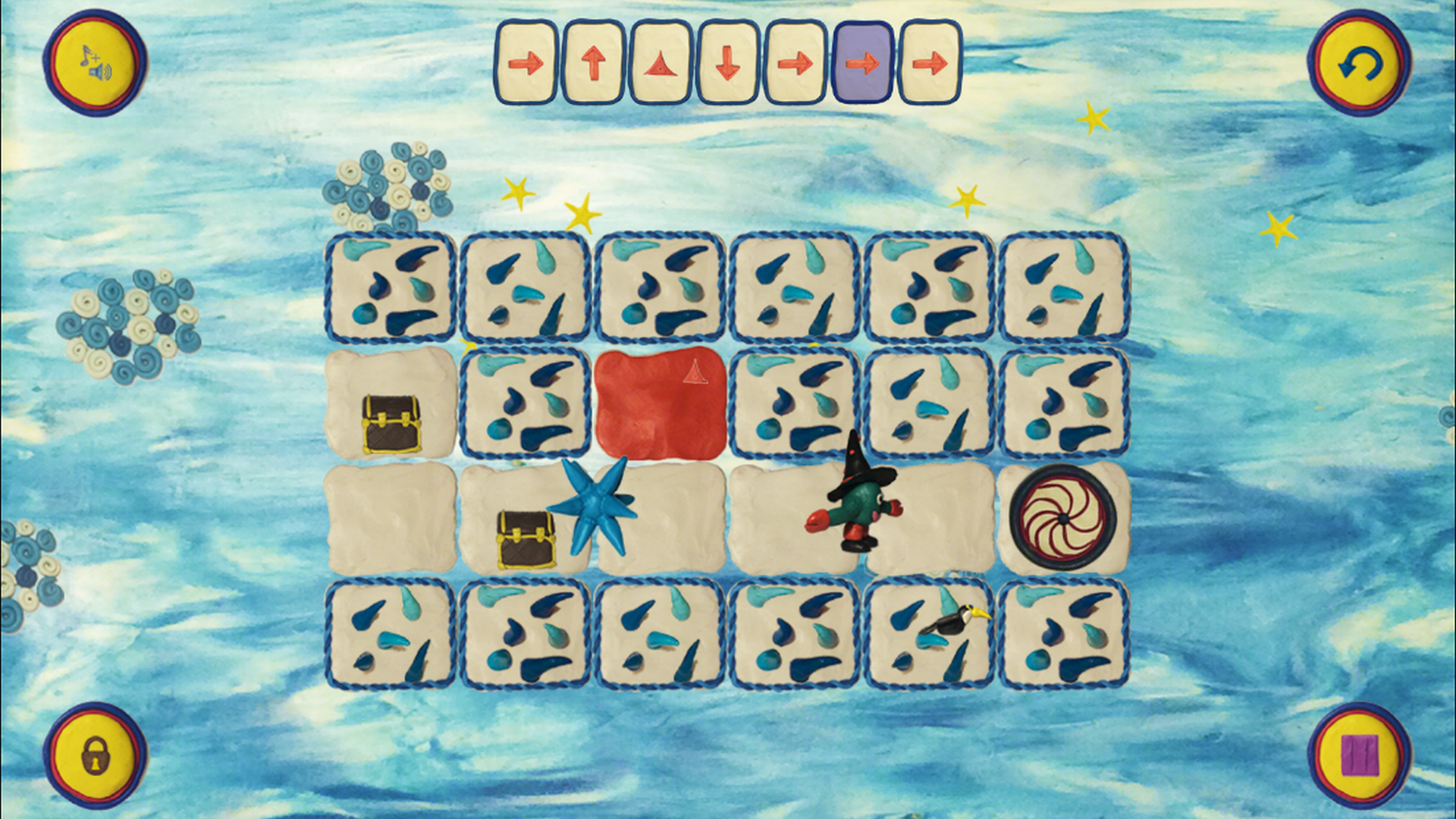Select the up arrow command tile

pyautogui.click(x=594, y=62)
